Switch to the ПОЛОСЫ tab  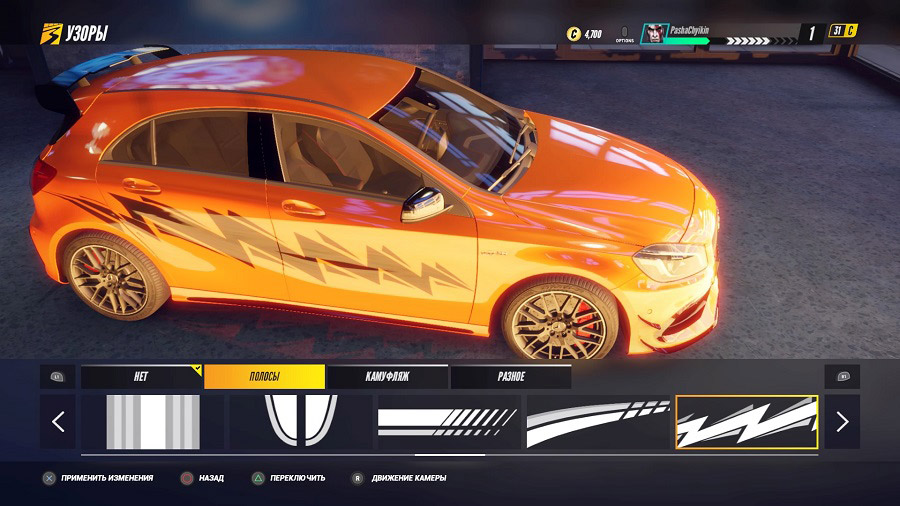(264, 377)
